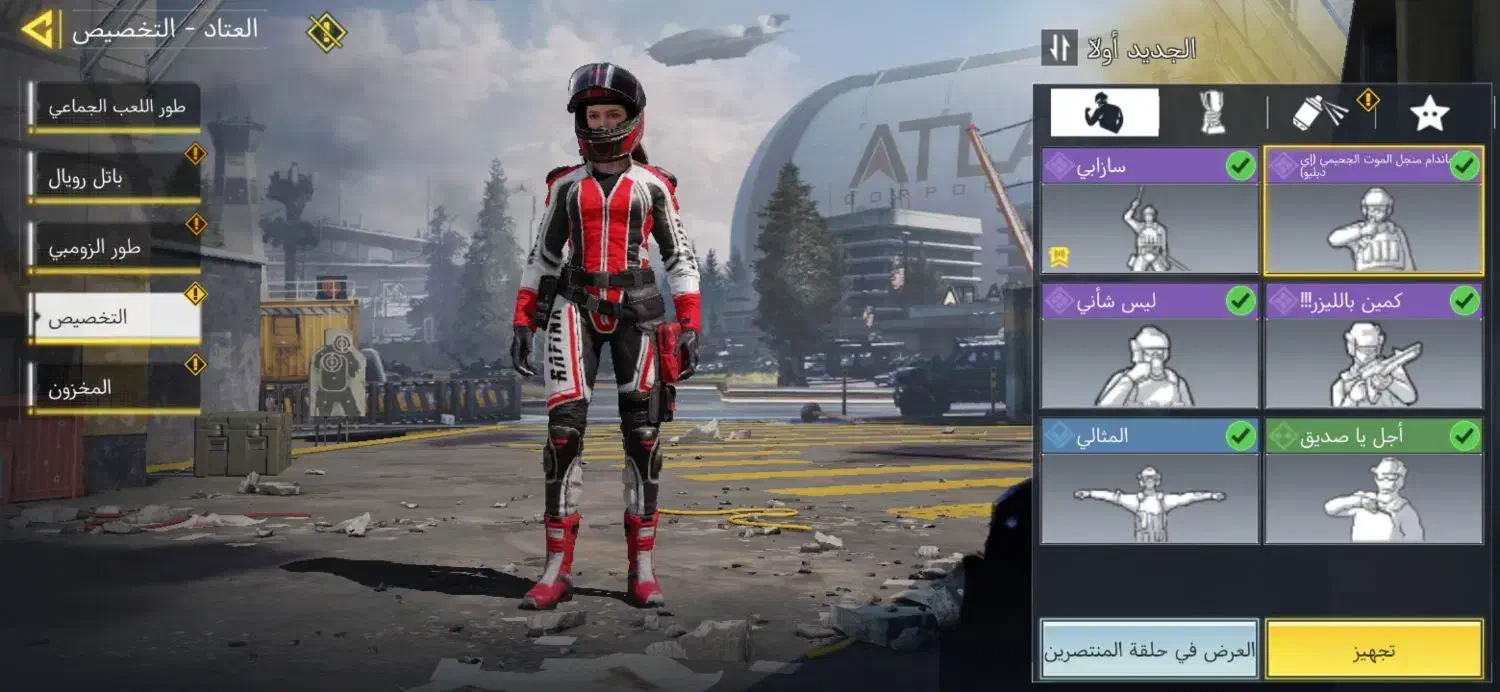Image resolution: width=1500 pixels, height=692 pixels.
Task: Select the منجل الموت الجحيمي emote tile
Action: (1373, 211)
